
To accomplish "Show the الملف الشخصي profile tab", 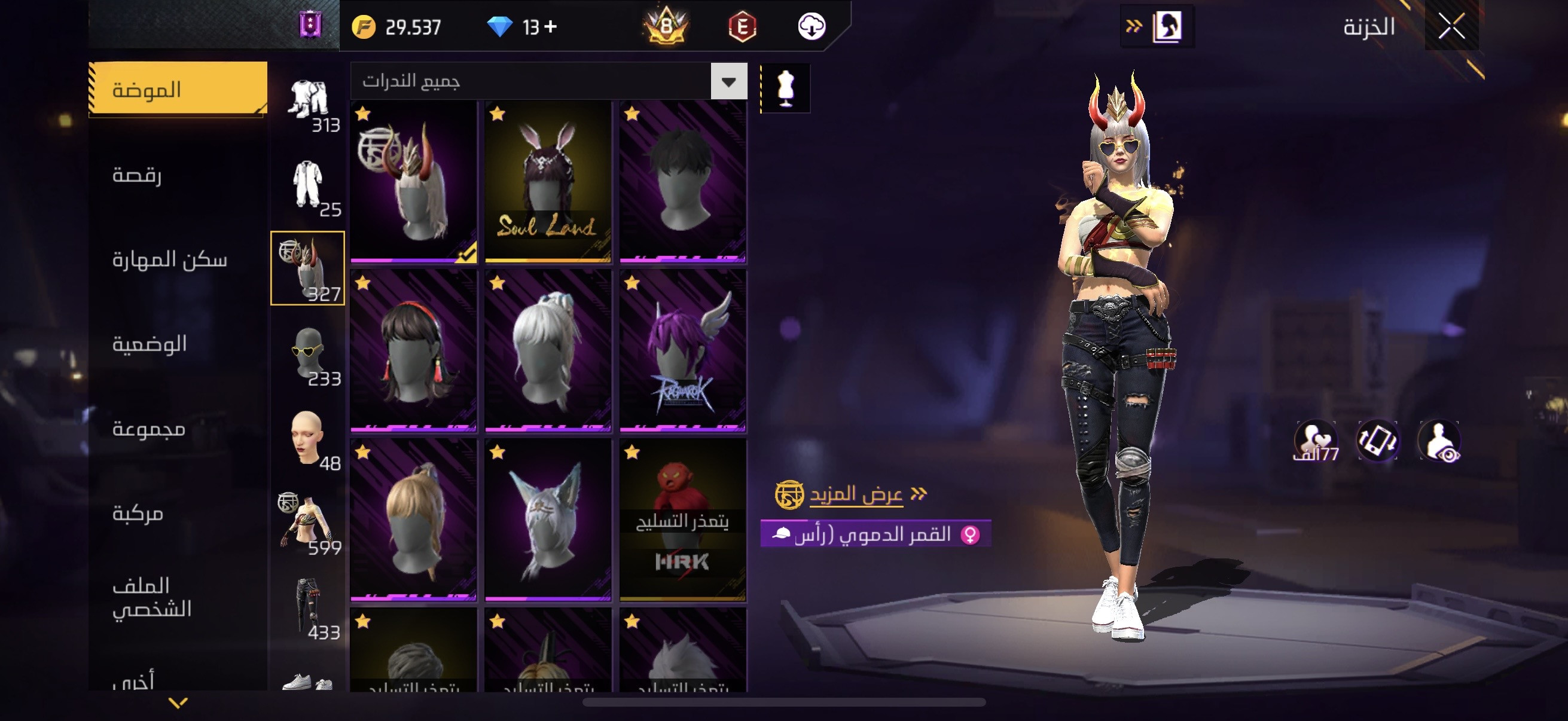I will (151, 597).
